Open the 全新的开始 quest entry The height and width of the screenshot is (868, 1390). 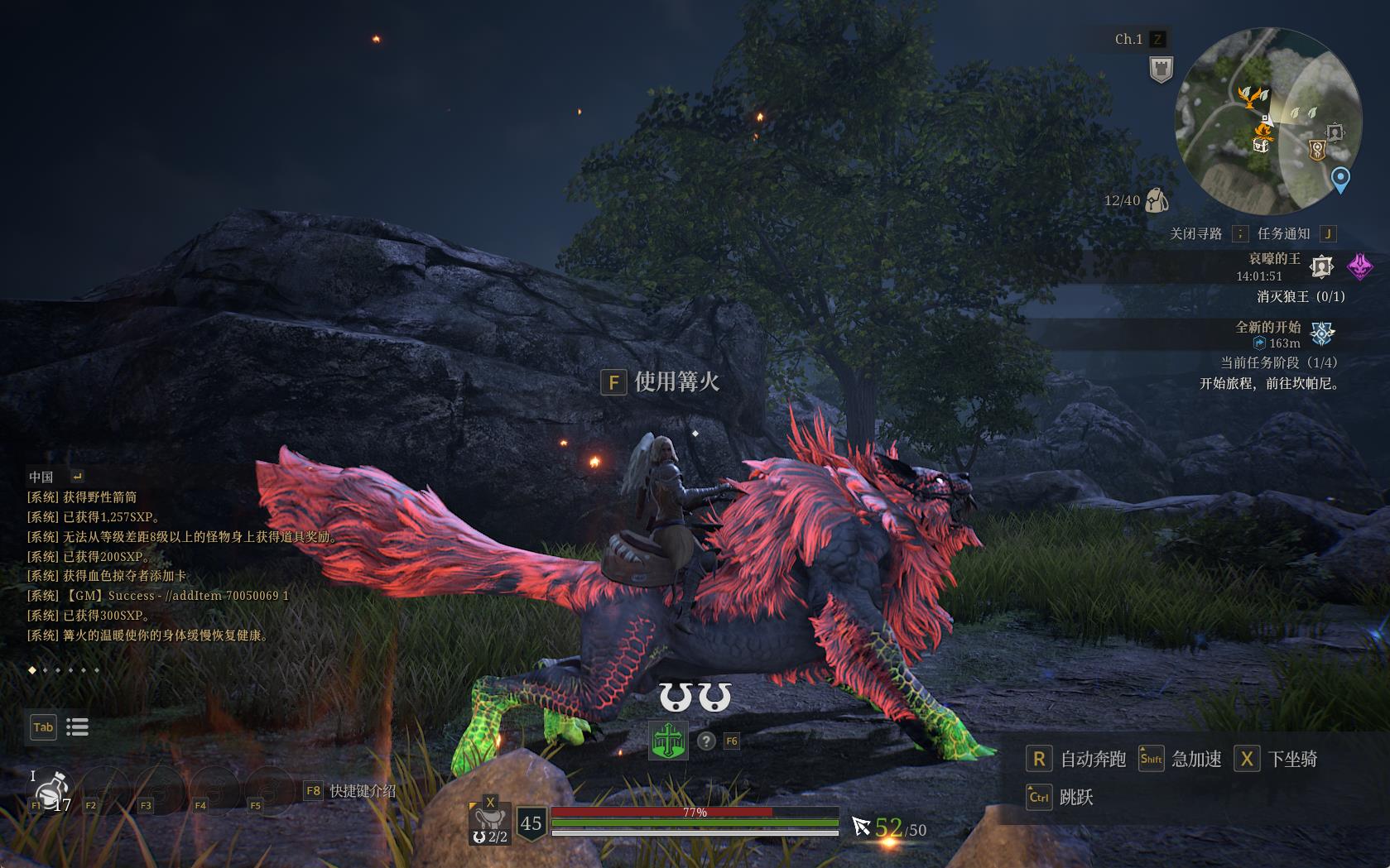(1267, 328)
